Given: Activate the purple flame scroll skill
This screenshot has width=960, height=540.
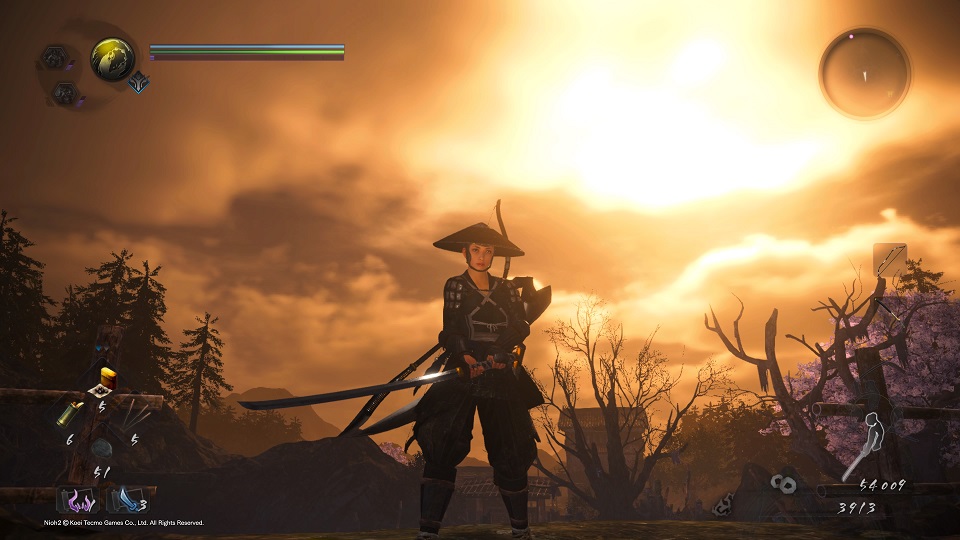Looking at the screenshot, I should pyautogui.click(x=76, y=498).
